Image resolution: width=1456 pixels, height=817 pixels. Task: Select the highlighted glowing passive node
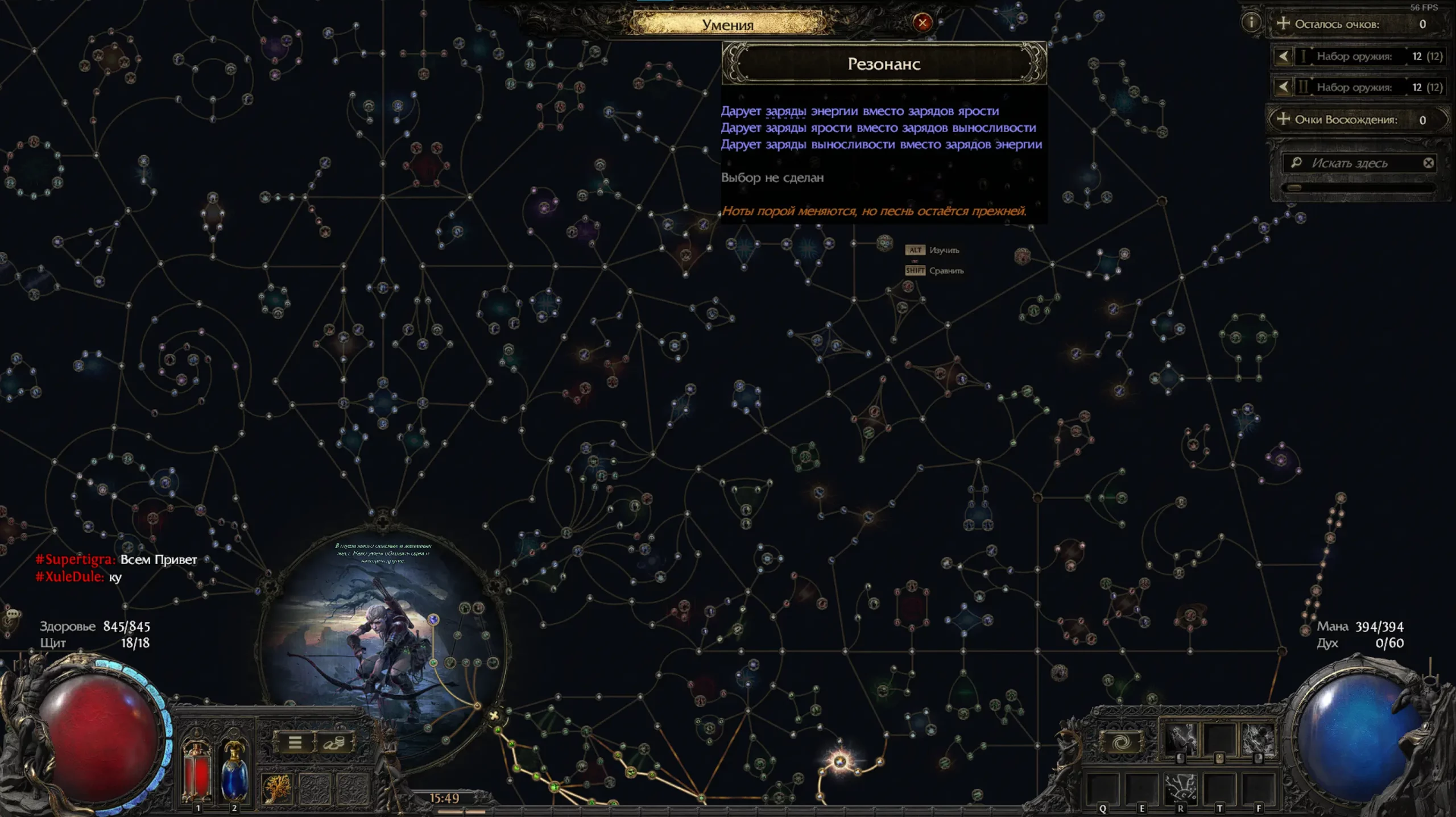pos(840,761)
